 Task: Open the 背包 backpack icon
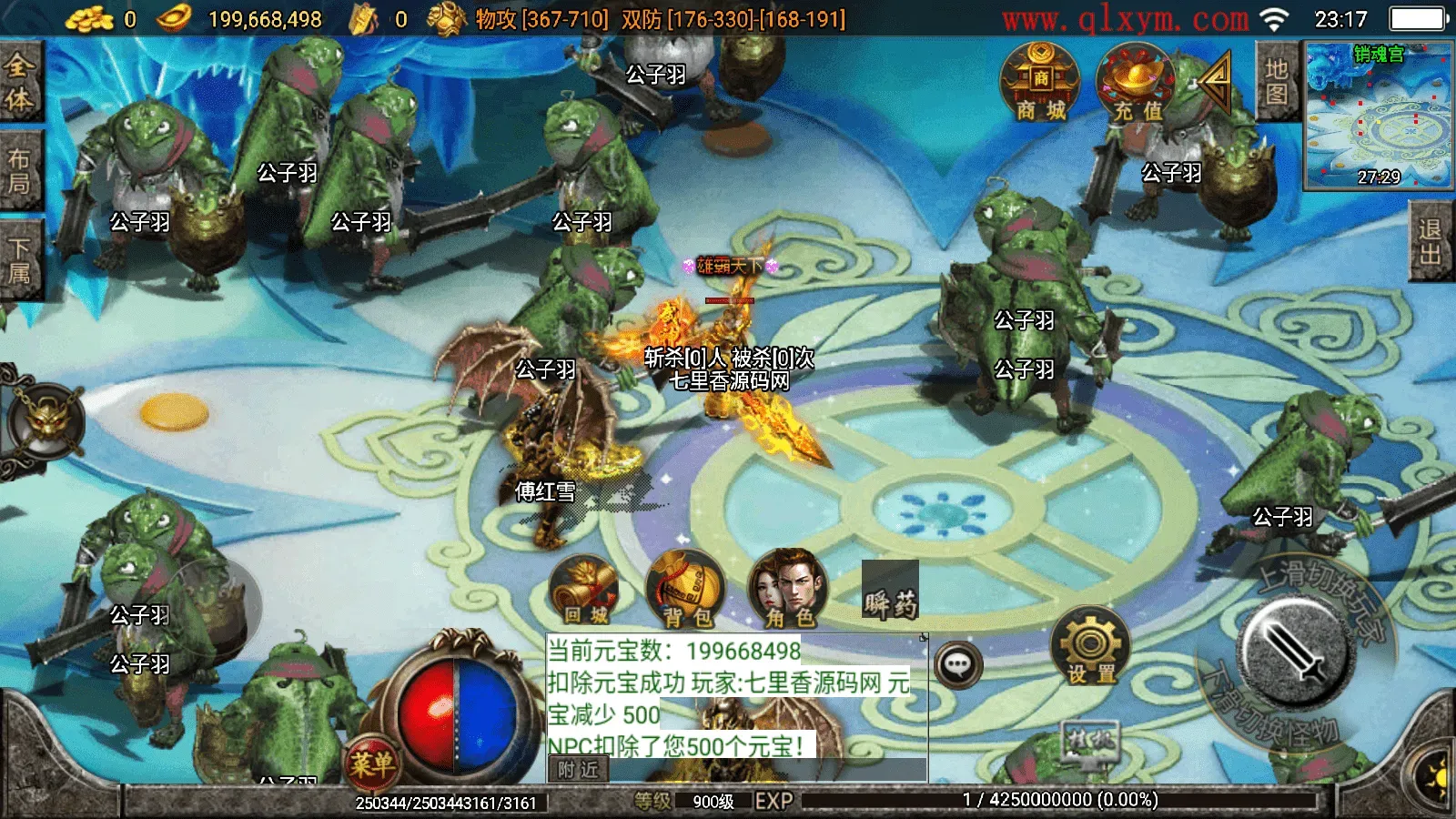(x=684, y=591)
